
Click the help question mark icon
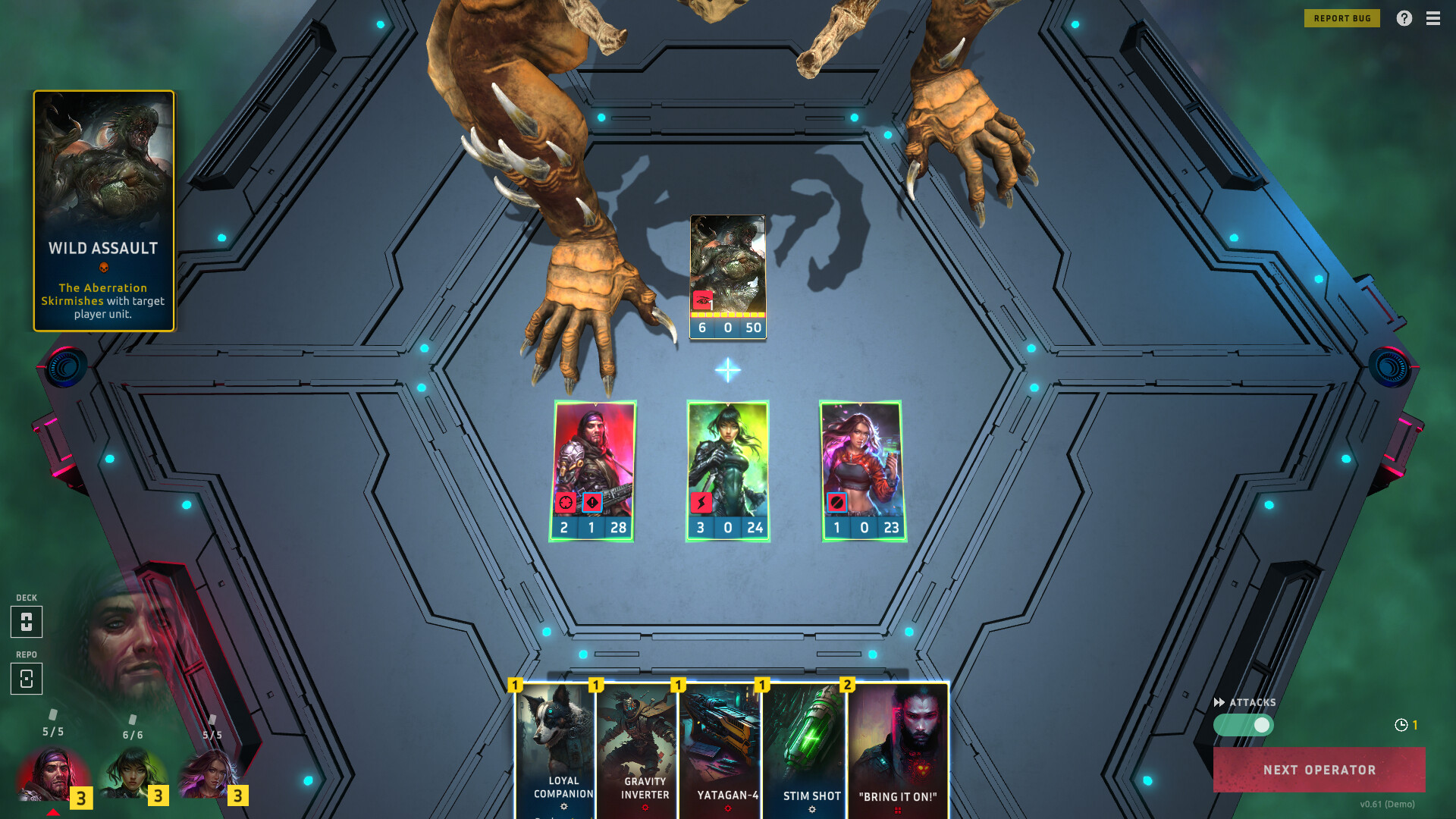[x=1405, y=18]
